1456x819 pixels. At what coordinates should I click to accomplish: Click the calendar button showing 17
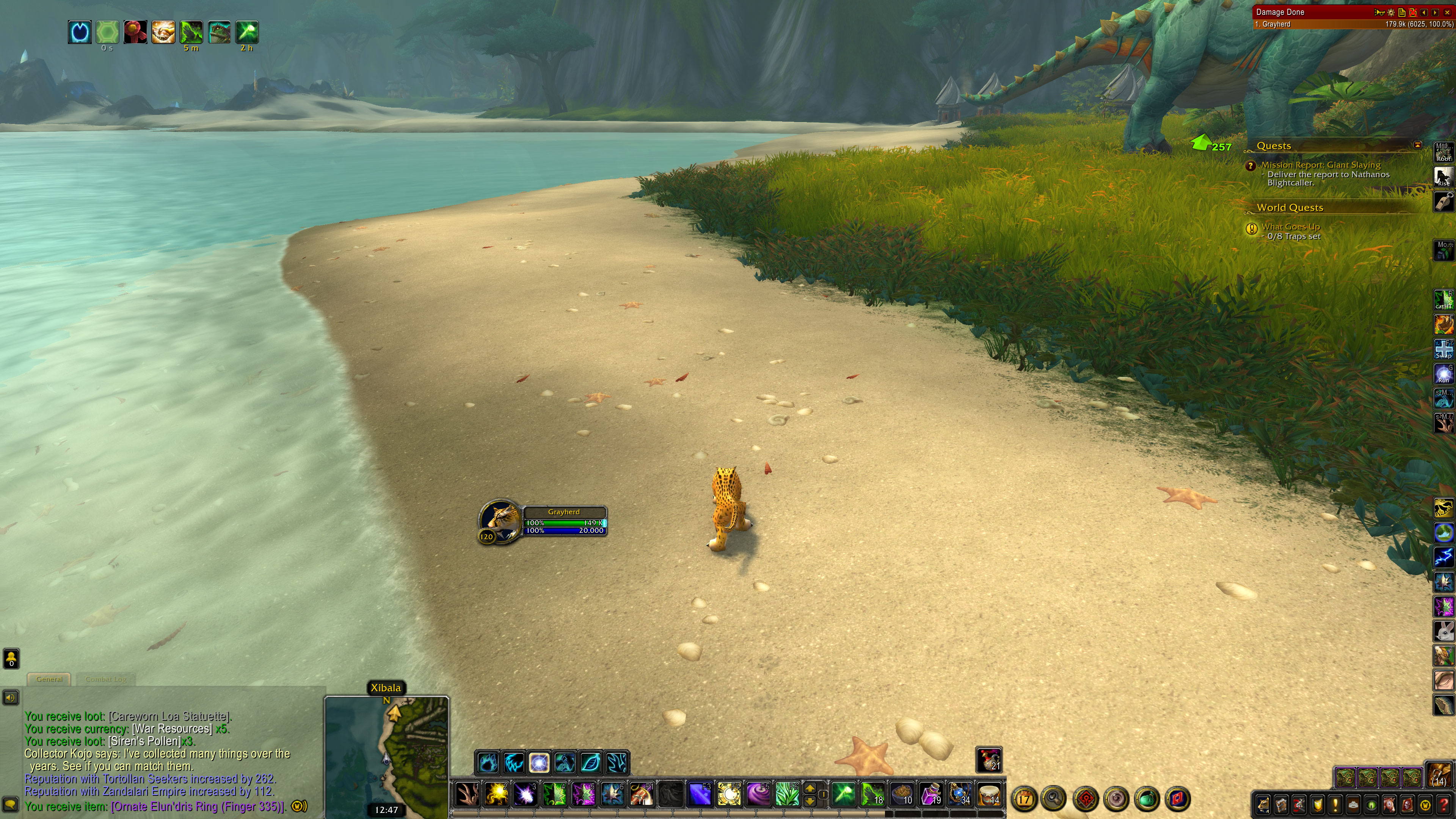1024,799
